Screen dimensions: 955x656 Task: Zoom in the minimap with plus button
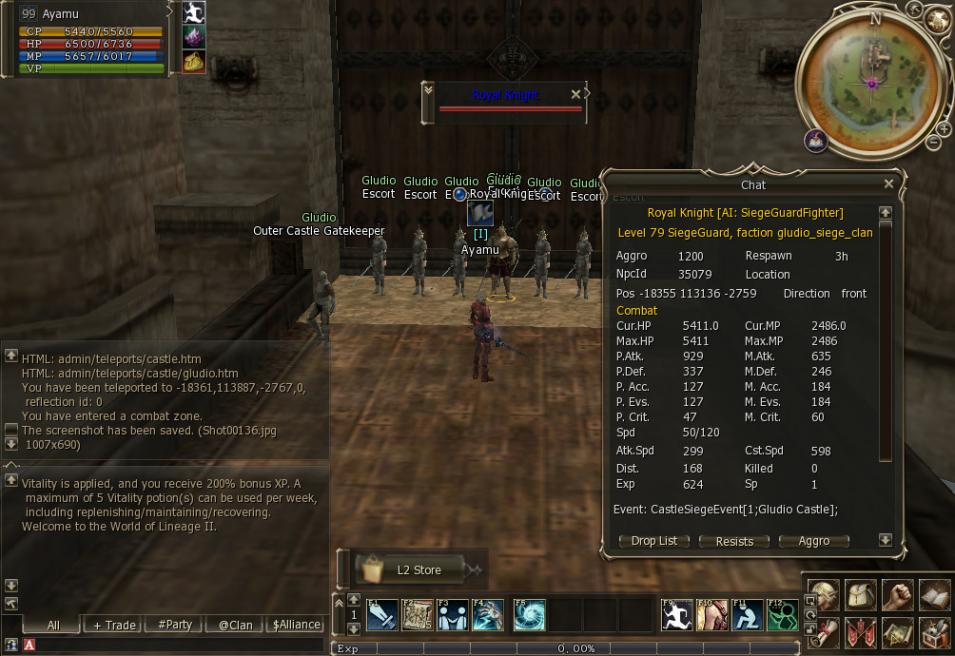(943, 129)
